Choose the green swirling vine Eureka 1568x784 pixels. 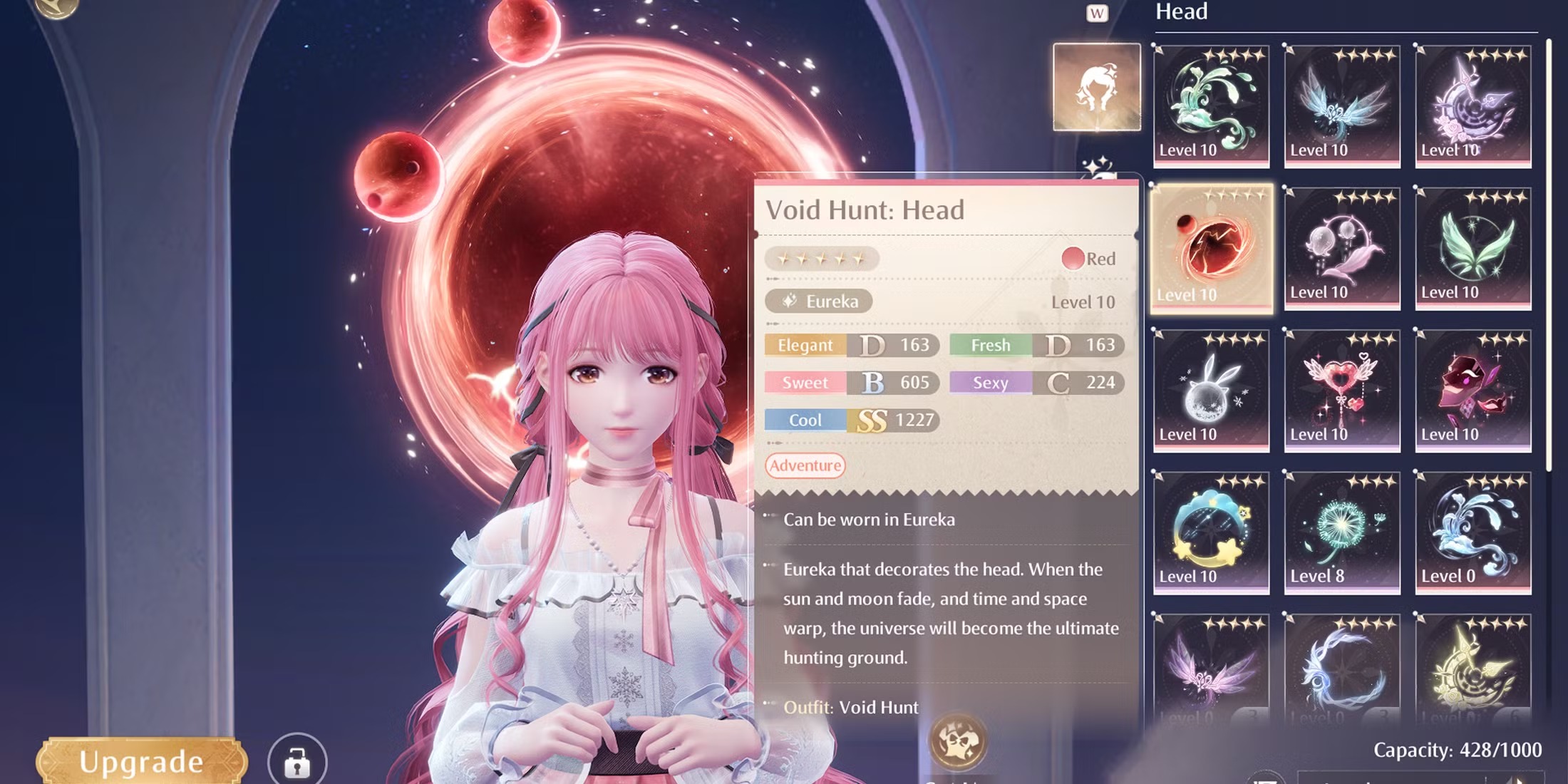click(1211, 105)
